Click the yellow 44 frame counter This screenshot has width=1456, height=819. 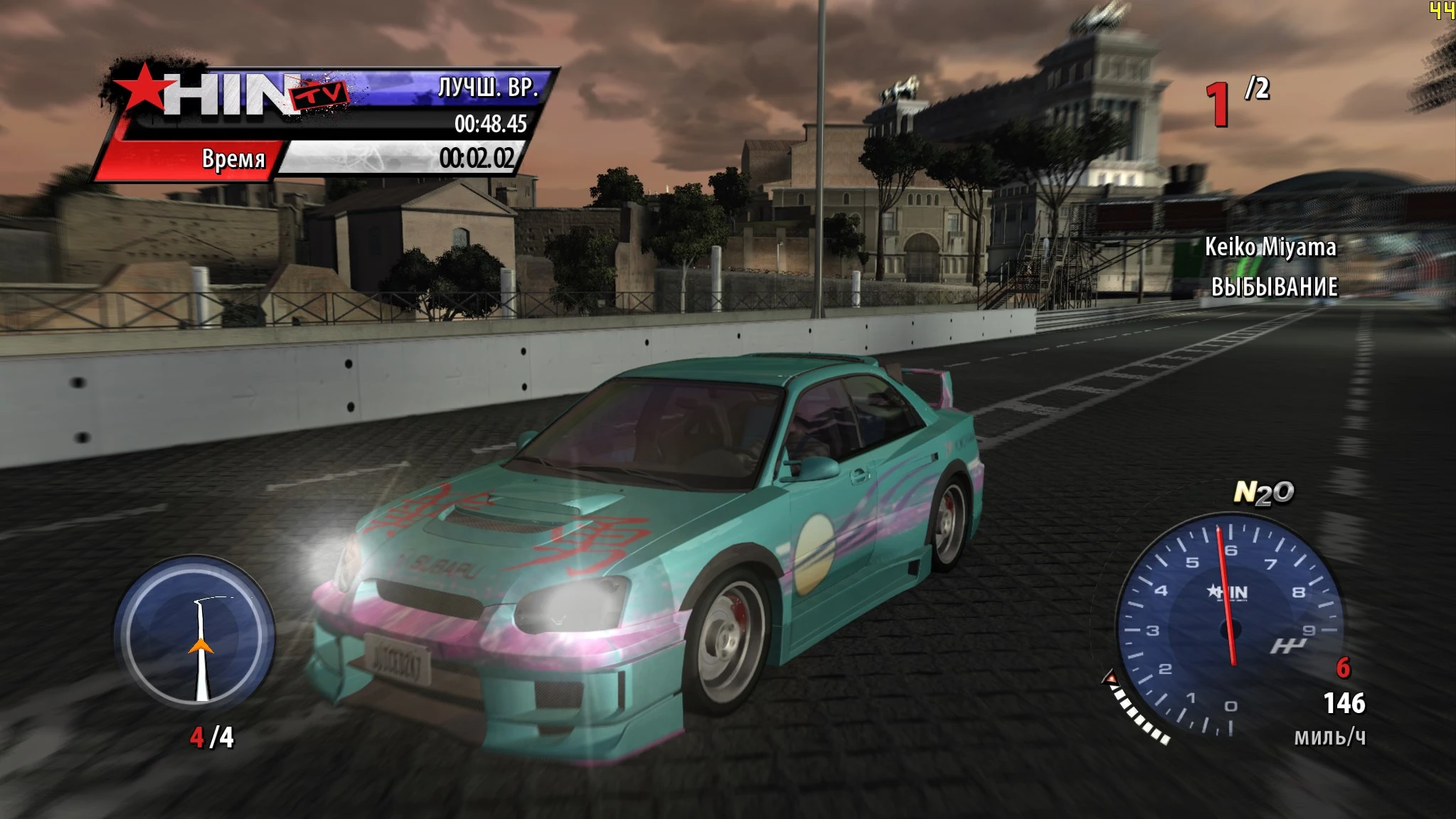pos(1442,10)
